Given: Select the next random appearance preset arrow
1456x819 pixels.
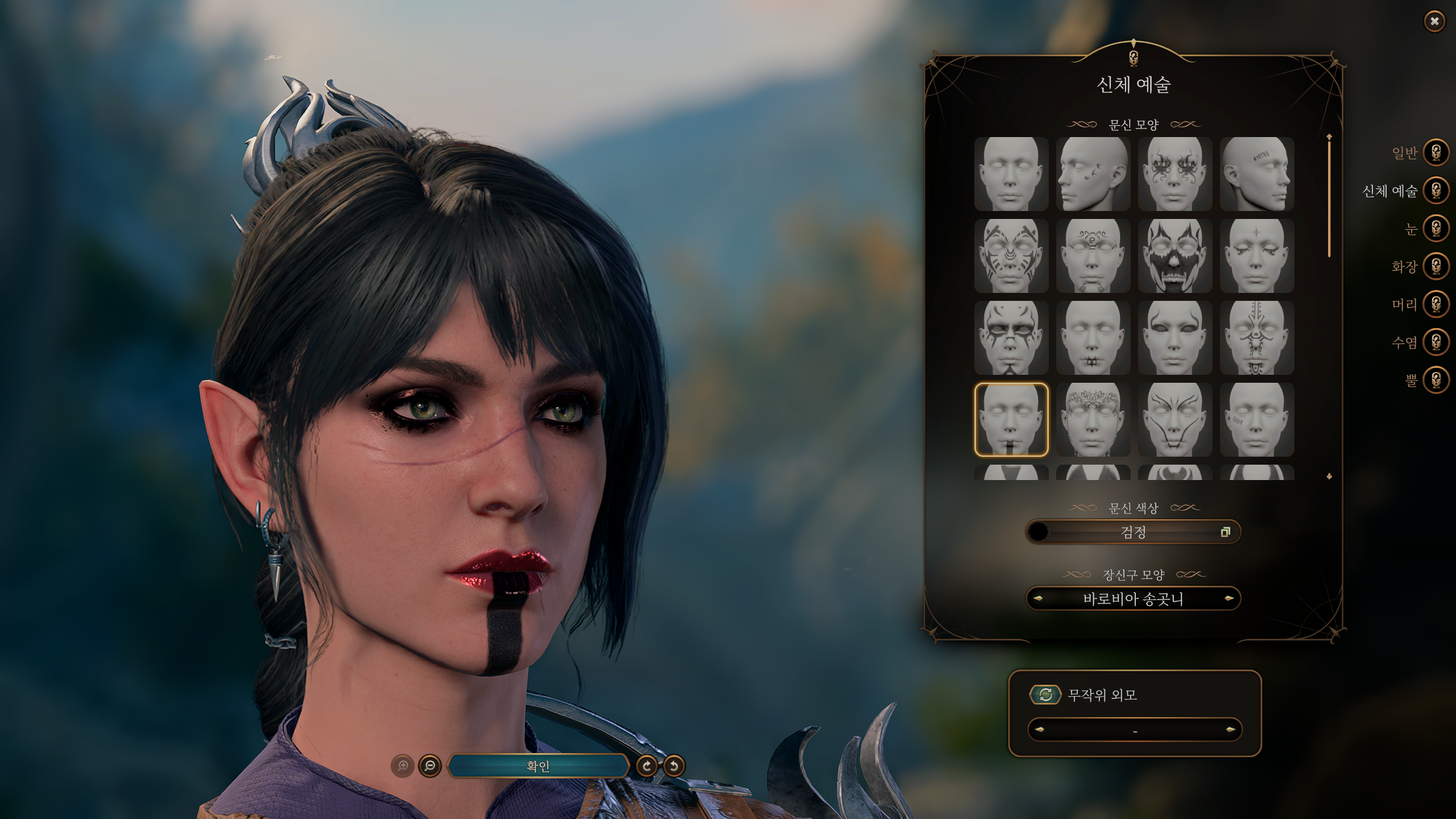Looking at the screenshot, I should tap(1231, 730).
